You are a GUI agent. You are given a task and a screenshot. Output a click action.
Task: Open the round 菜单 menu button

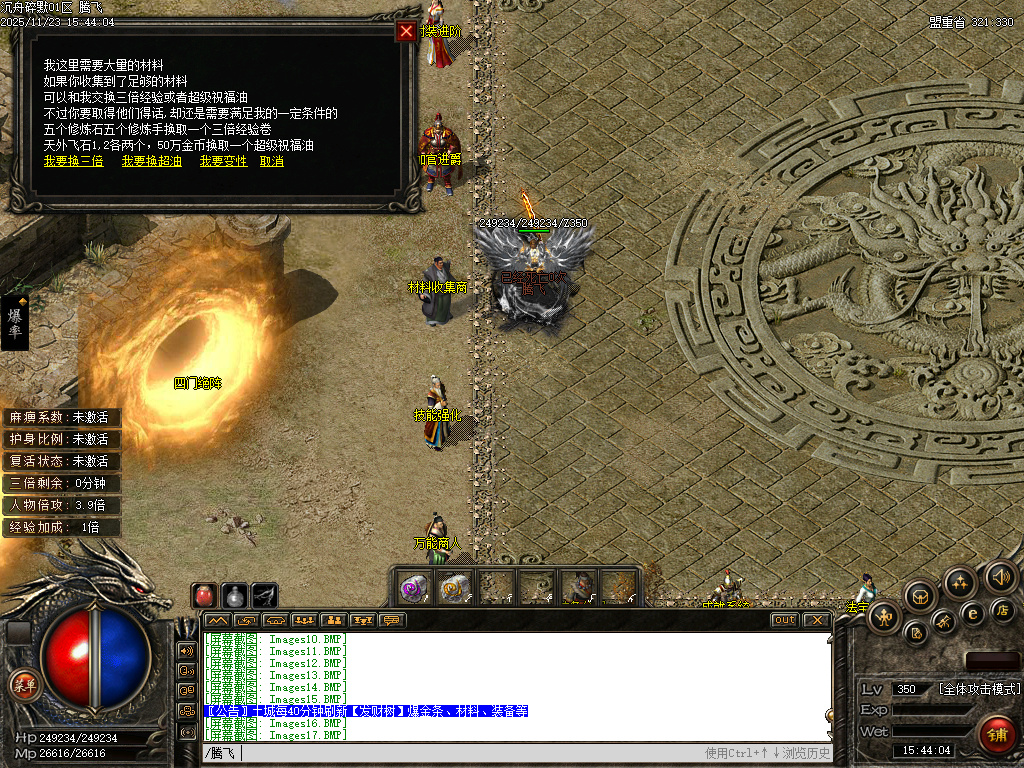24,684
